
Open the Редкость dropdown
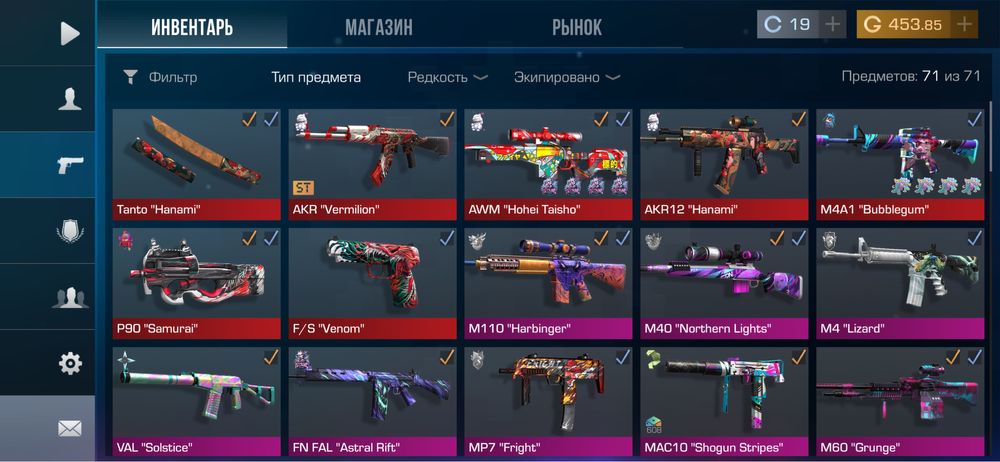click(x=447, y=77)
